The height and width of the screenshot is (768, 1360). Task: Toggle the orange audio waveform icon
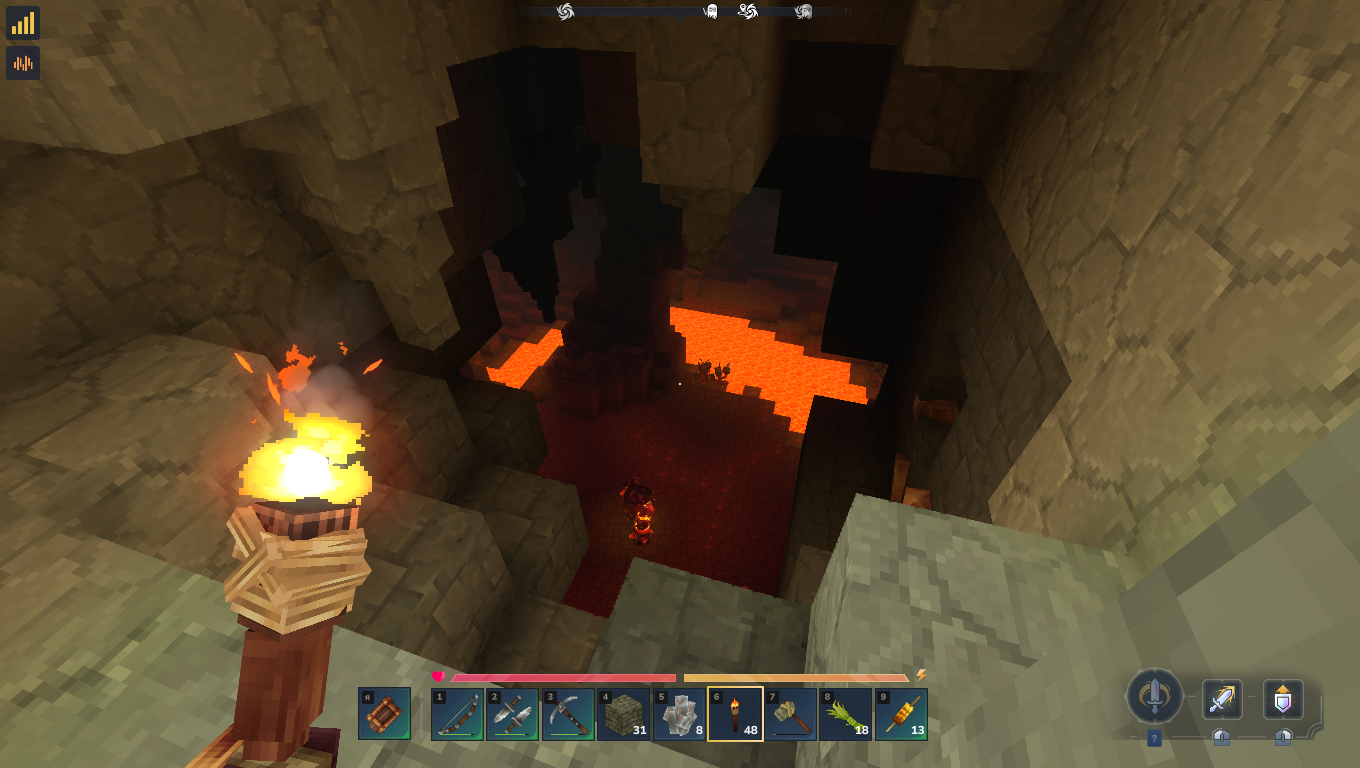click(23, 63)
